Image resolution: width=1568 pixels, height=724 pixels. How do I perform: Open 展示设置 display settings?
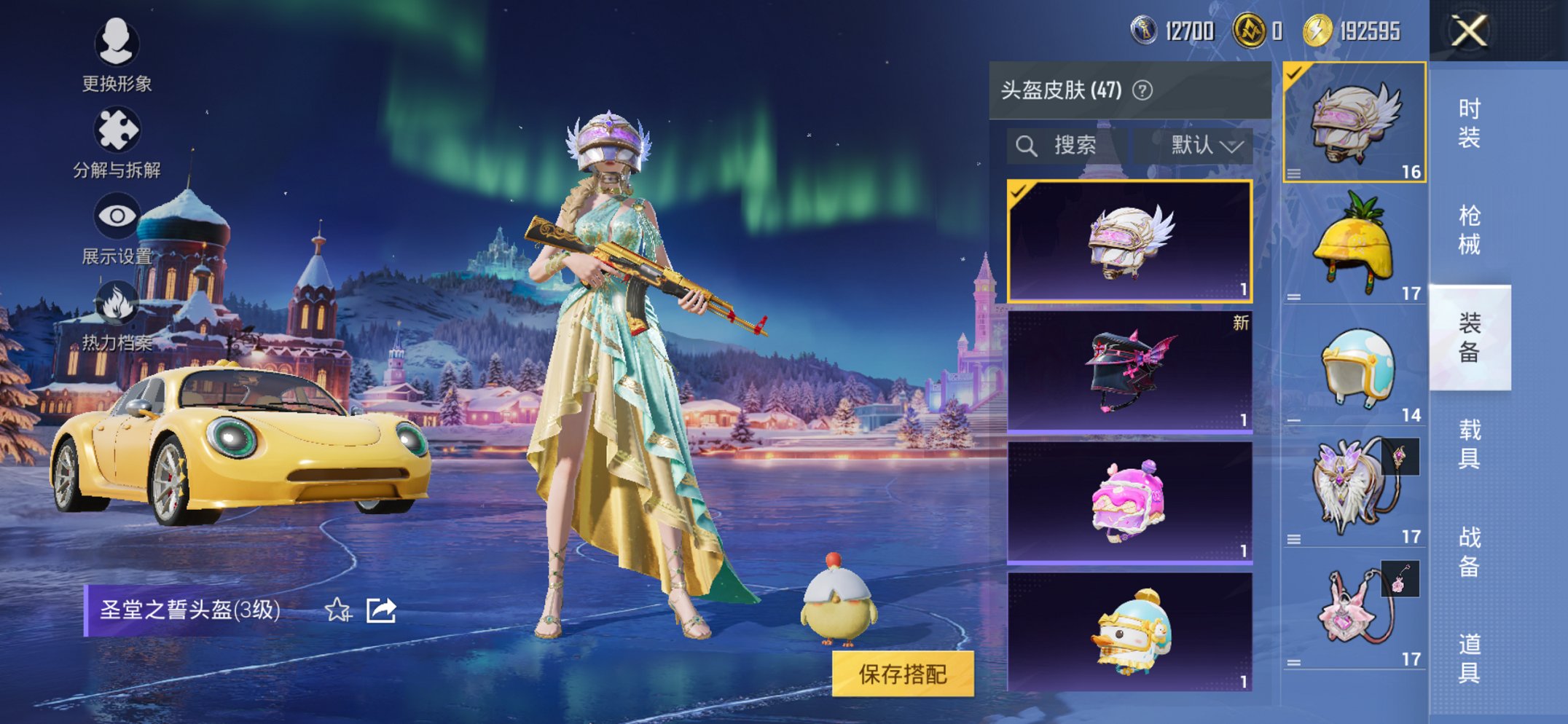tap(117, 216)
